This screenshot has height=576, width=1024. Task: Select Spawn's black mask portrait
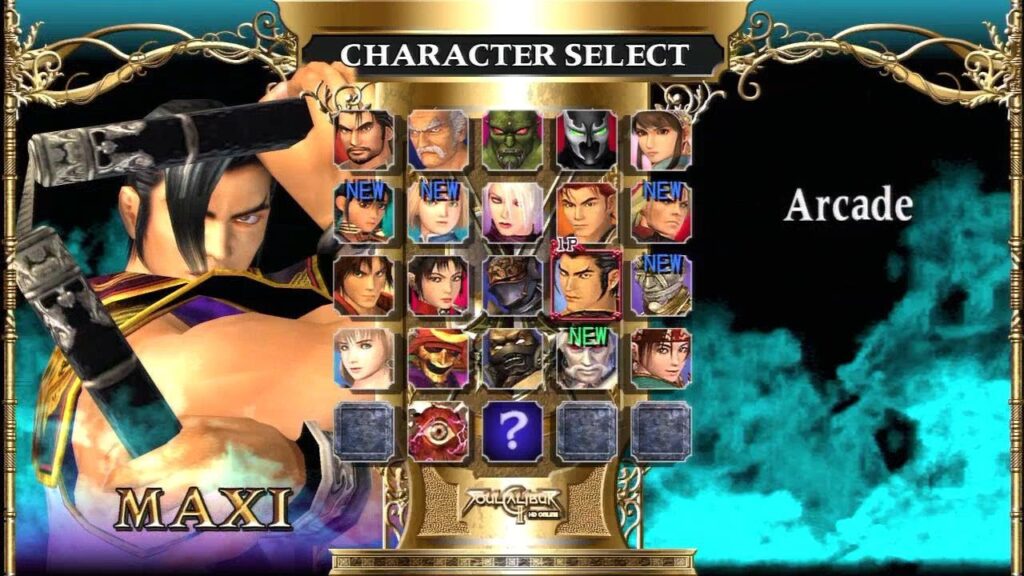point(586,140)
